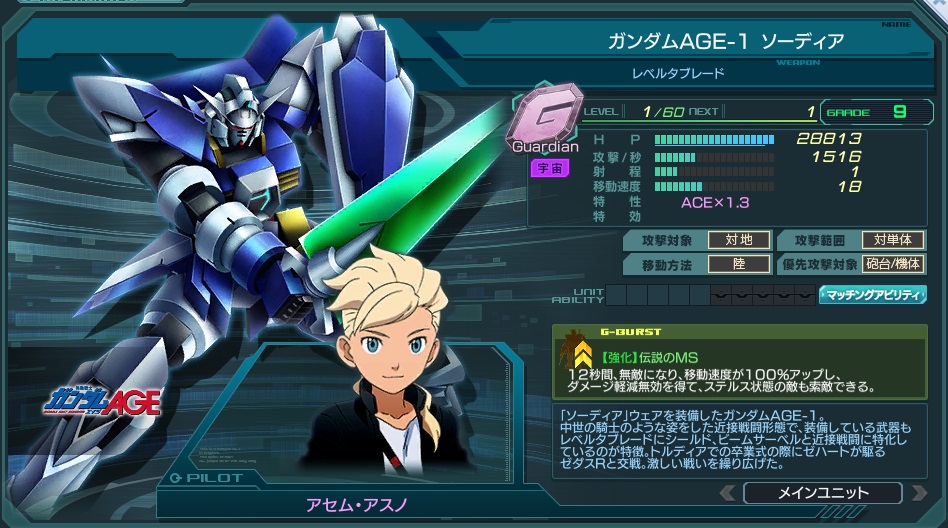Select the メインユニット (Main Unit) button
Screen dimensions: 948x528
click(x=822, y=493)
